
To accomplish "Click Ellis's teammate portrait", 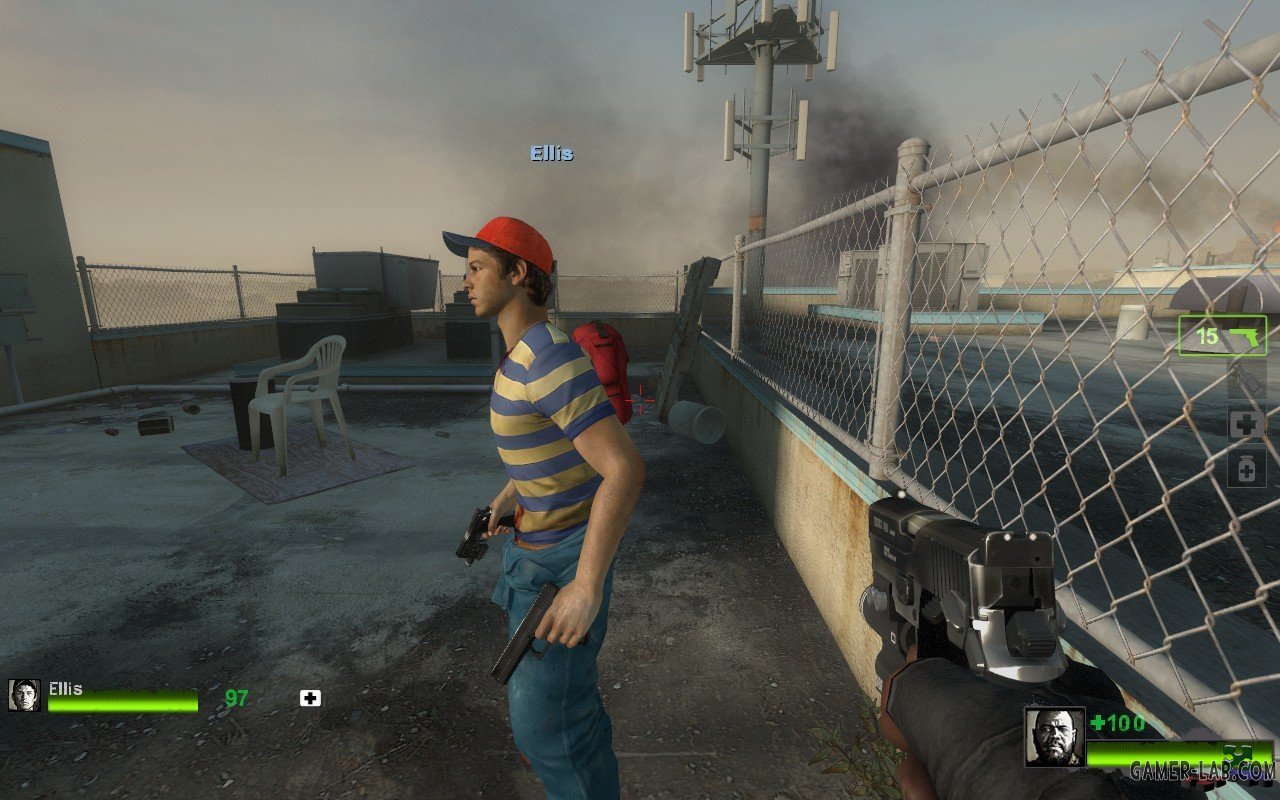I will (x=24, y=695).
